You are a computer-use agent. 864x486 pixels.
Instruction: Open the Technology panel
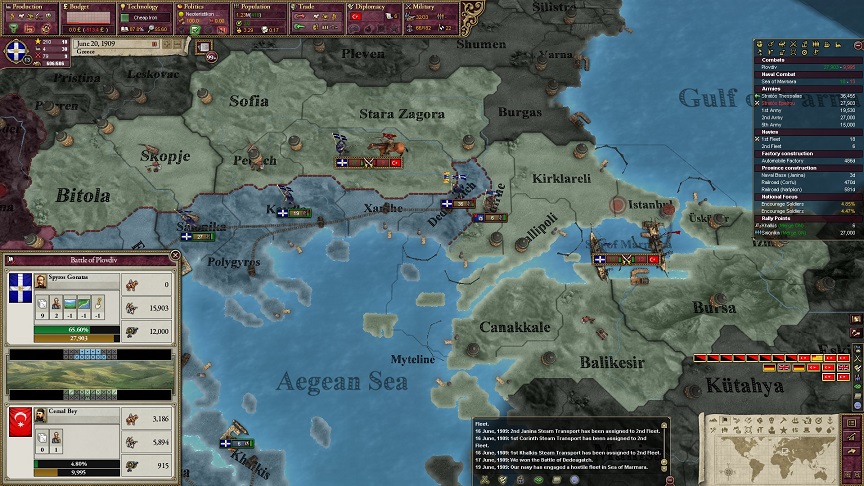(x=145, y=6)
